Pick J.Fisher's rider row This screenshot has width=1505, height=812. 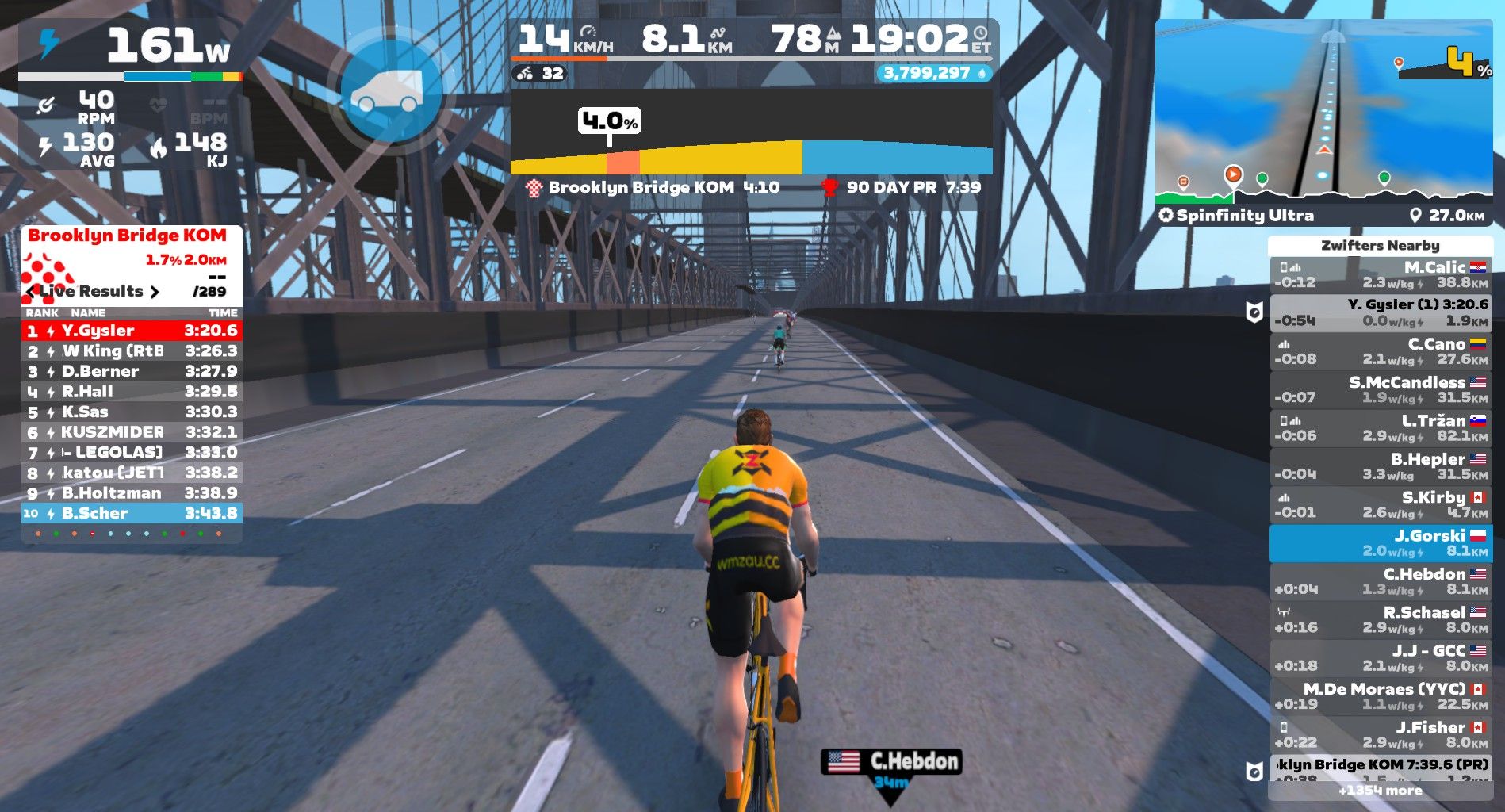pos(1380,734)
